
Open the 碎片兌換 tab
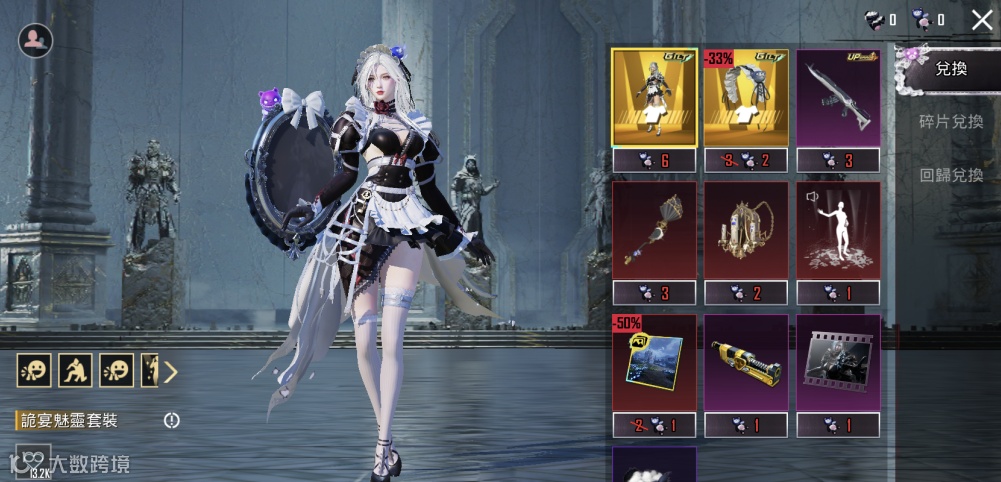click(x=950, y=122)
